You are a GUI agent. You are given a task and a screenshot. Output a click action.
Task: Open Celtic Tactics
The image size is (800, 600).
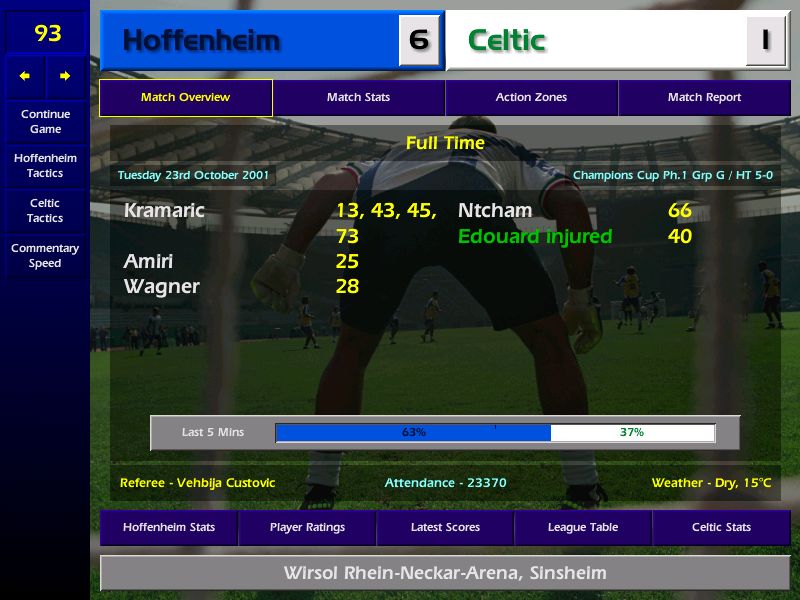pos(45,210)
